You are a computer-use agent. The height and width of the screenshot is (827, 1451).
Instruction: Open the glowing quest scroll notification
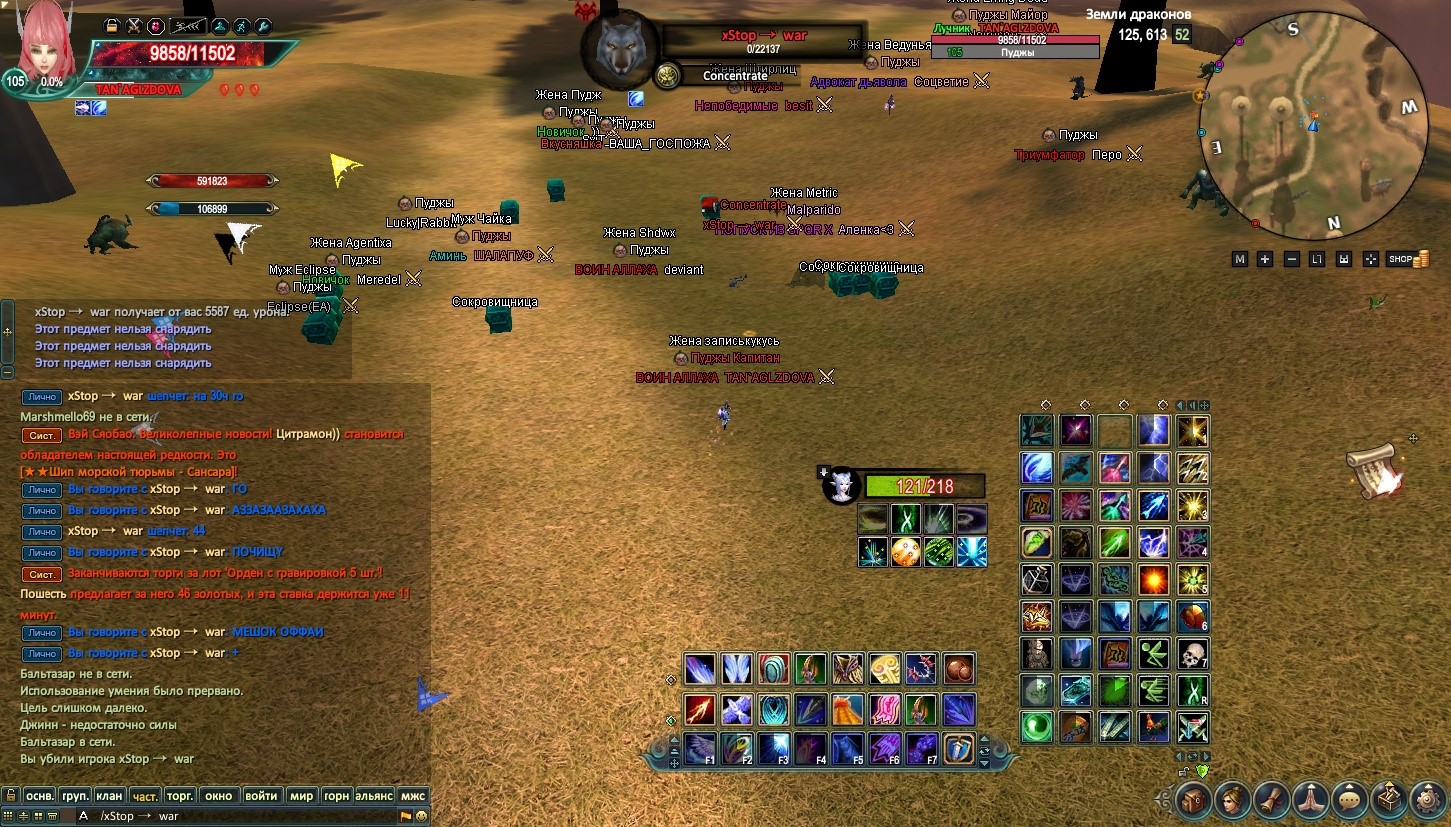point(1372,470)
